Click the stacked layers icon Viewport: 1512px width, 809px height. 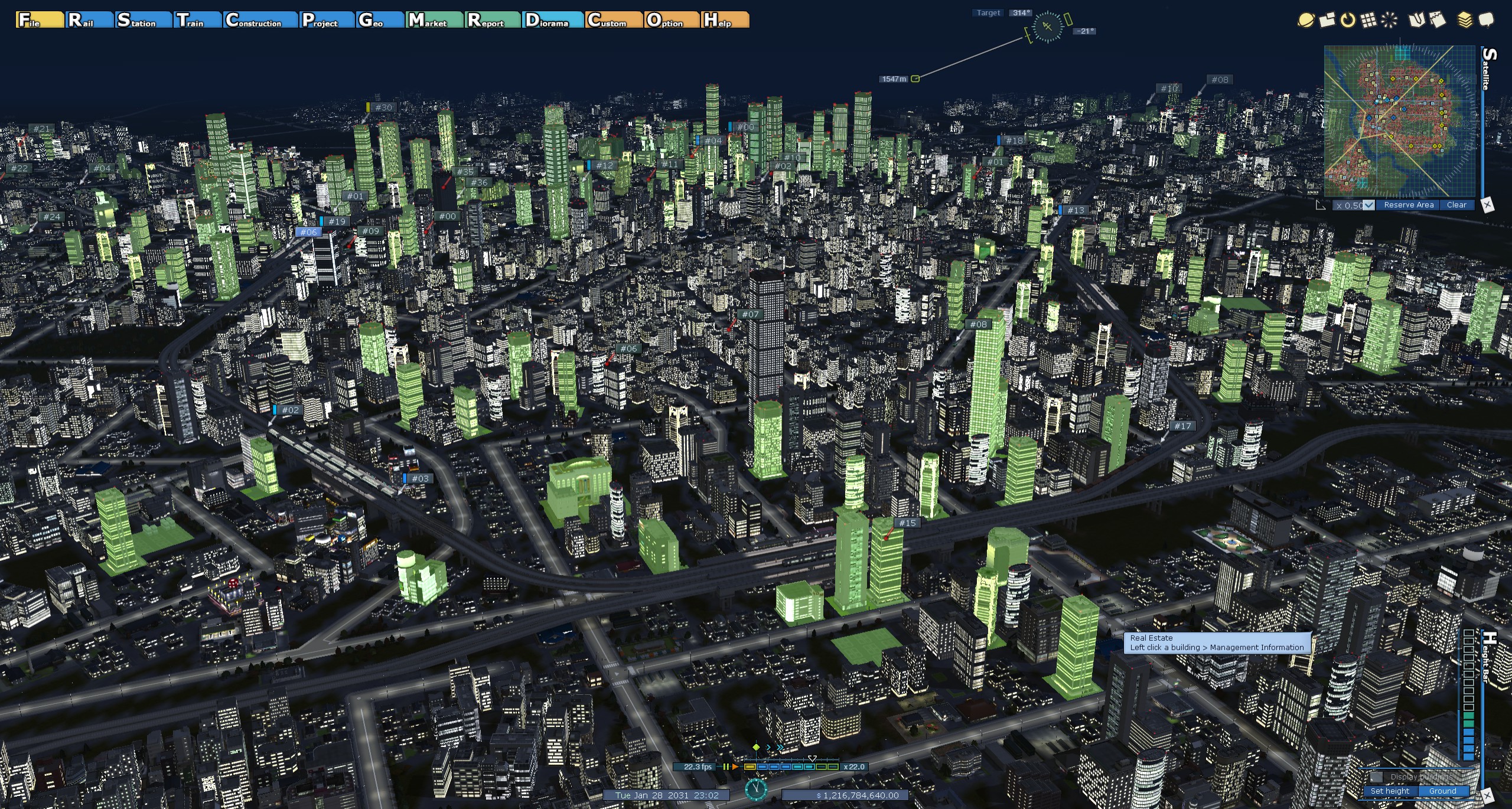pyautogui.click(x=1465, y=20)
